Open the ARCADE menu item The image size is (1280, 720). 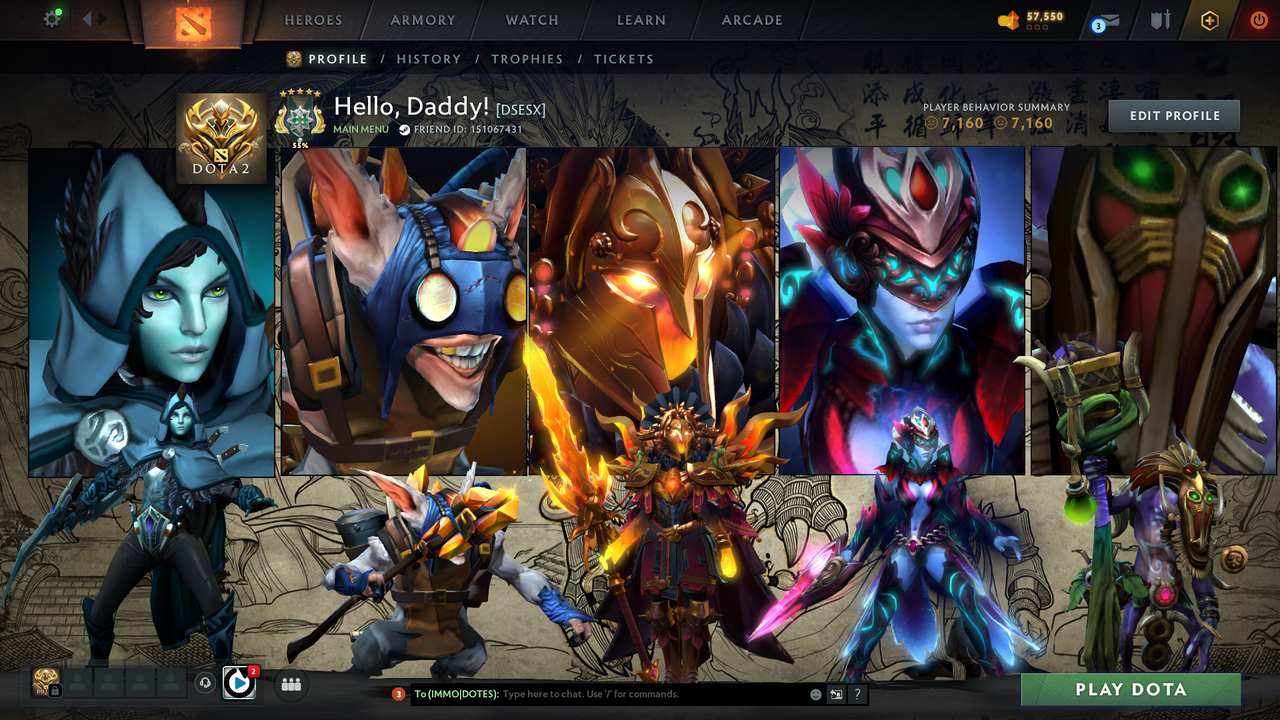pos(751,20)
